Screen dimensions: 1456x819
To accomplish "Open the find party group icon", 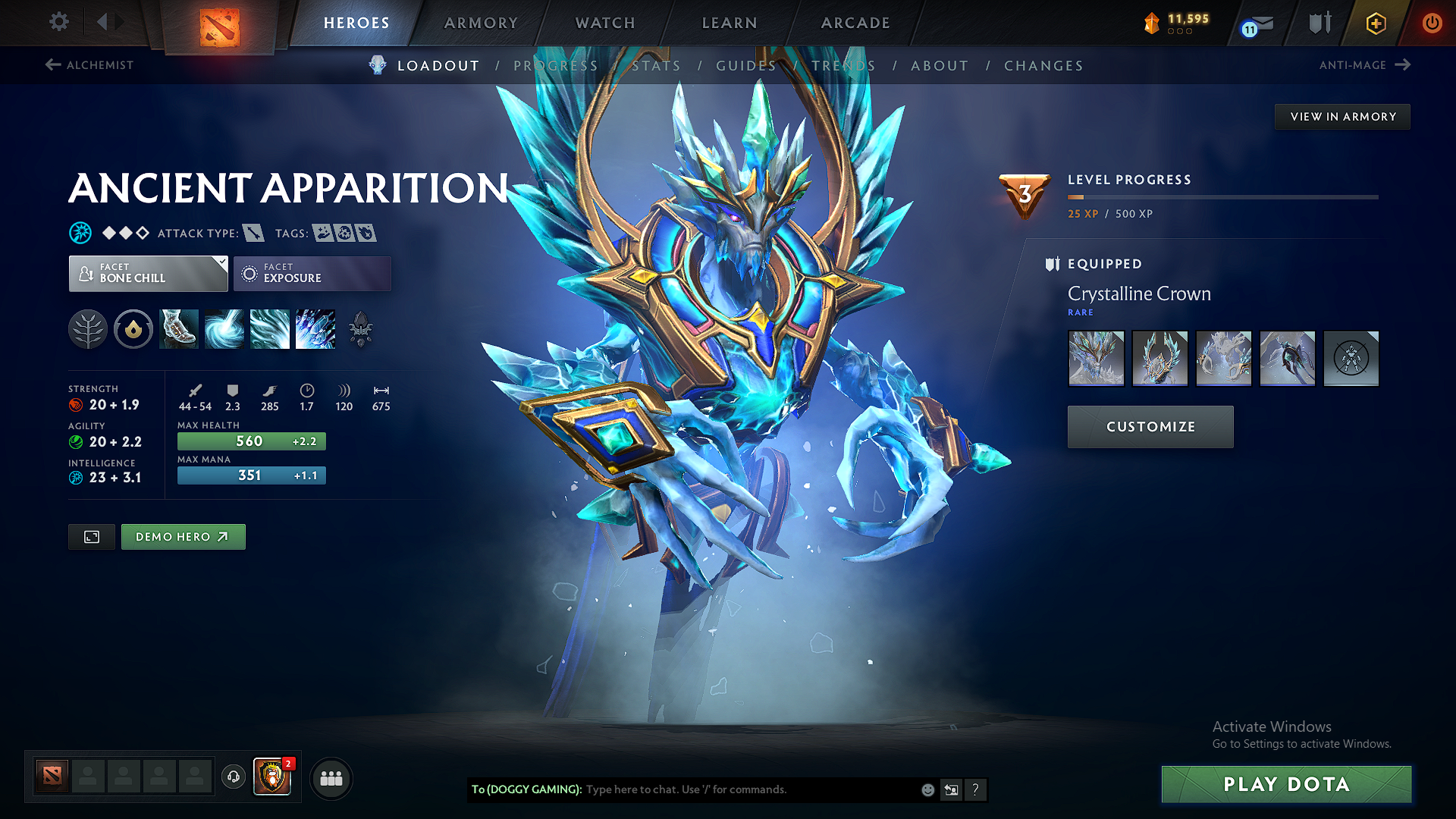I will [331, 777].
